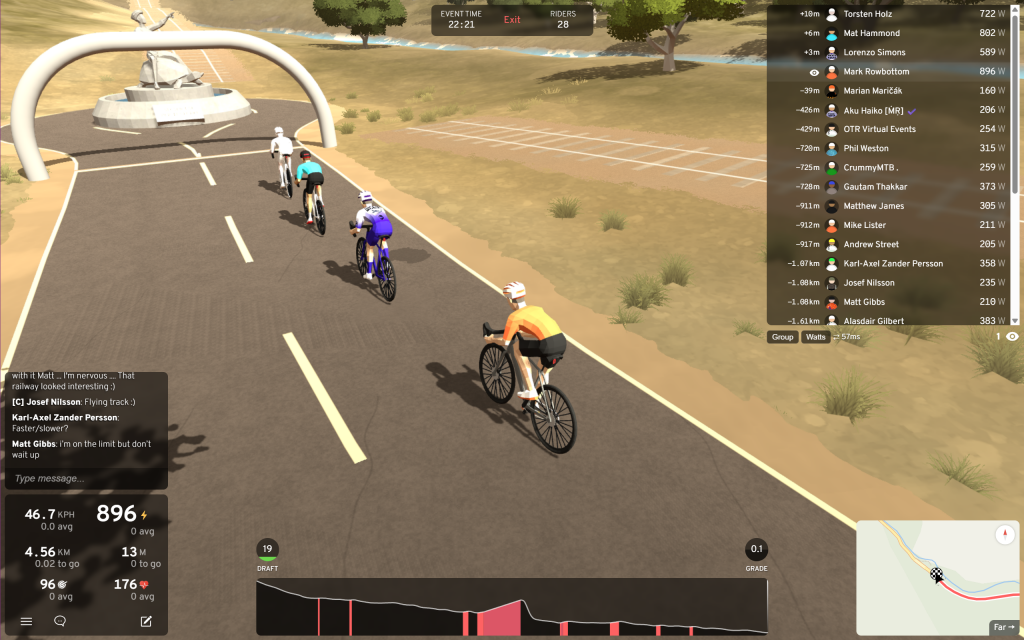
Task: Click the minimap compass button
Action: (1004, 535)
